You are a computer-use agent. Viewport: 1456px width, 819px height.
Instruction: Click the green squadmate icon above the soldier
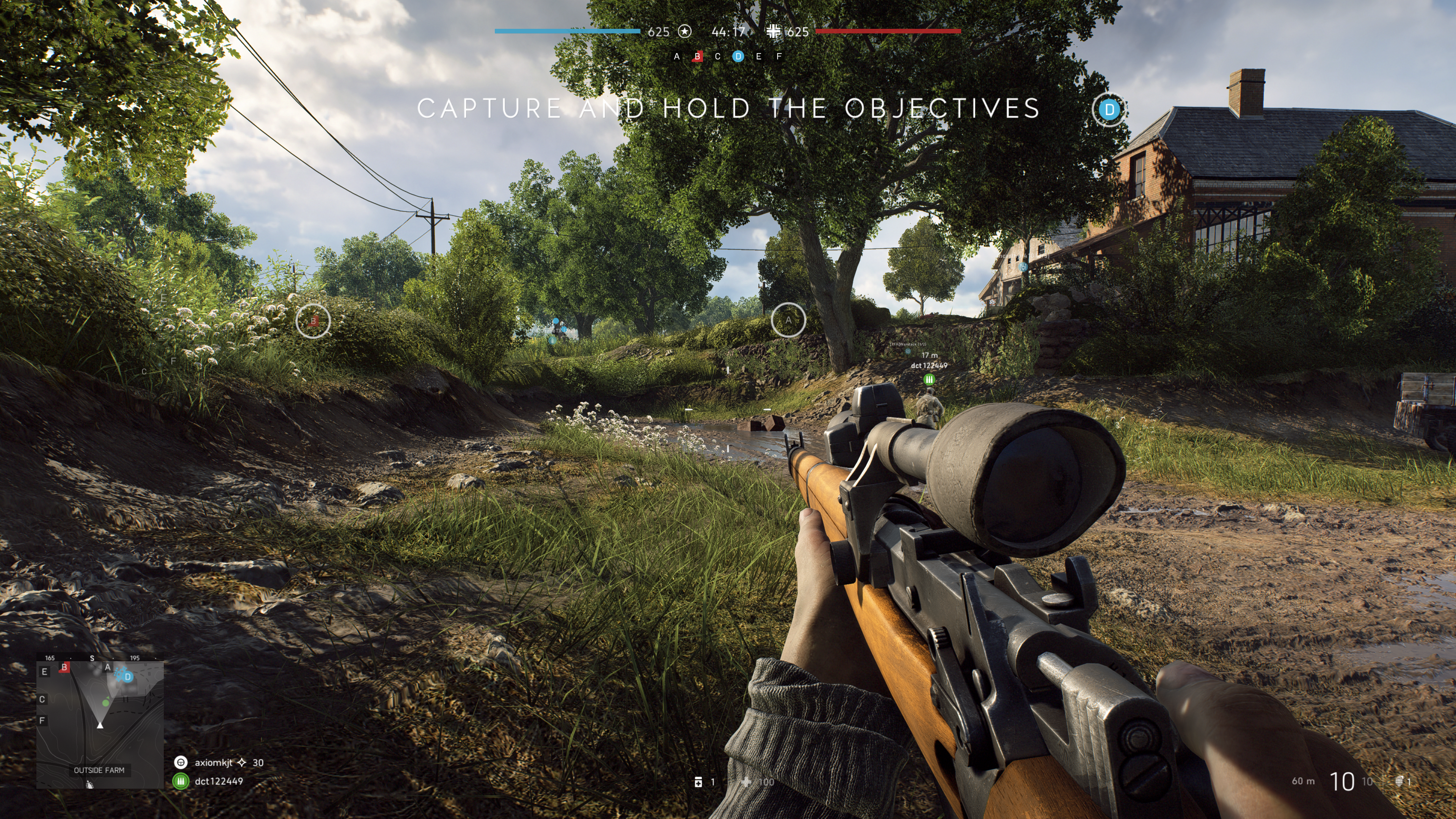[929, 379]
